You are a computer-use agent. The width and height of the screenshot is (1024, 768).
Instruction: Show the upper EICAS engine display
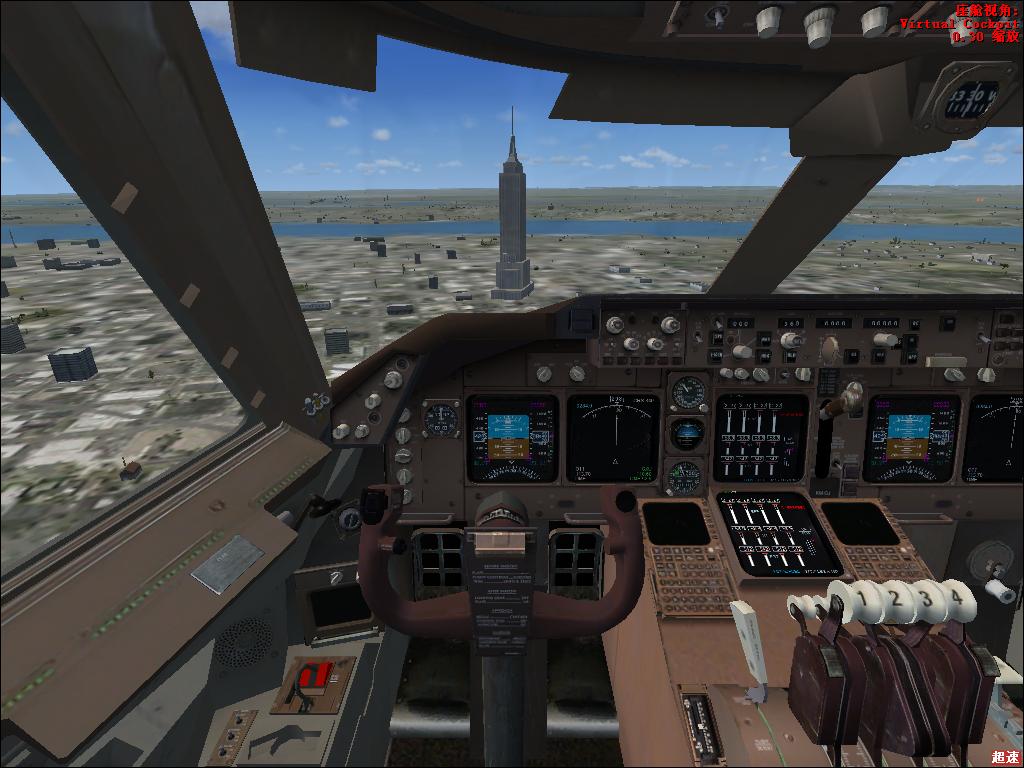coord(760,438)
